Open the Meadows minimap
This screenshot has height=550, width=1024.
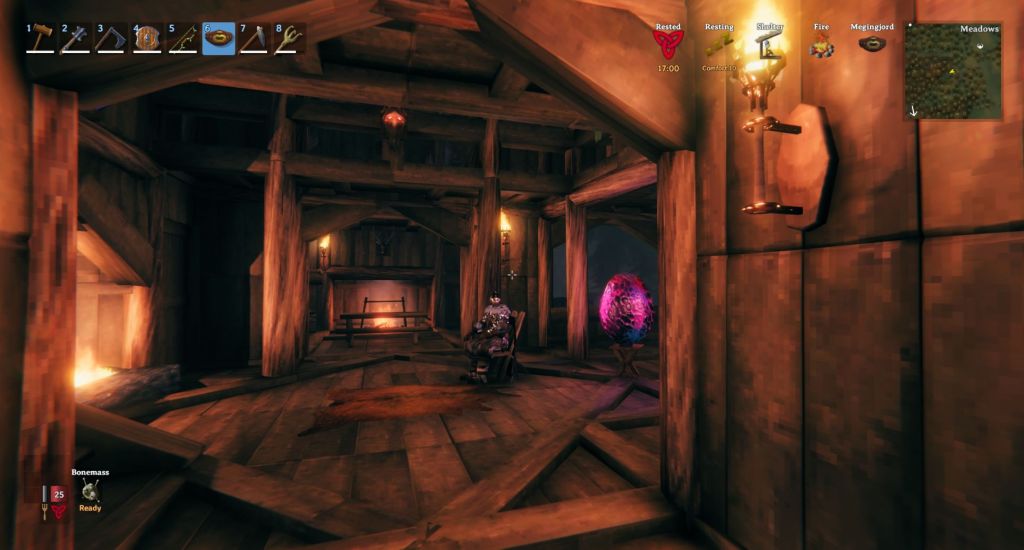[x=953, y=71]
